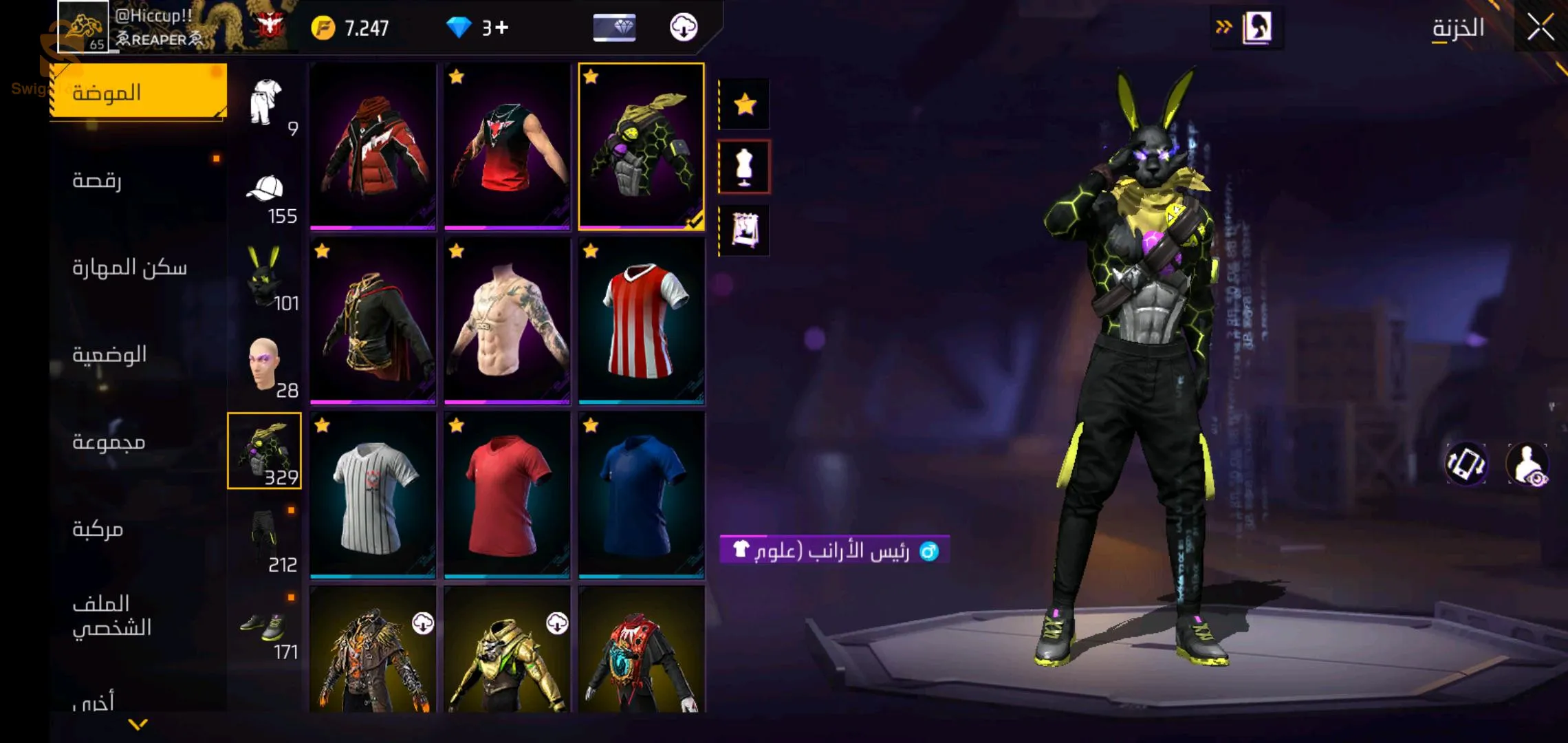Close the vault screen with the X
Image resolution: width=1568 pixels, height=743 pixels.
pos(1540,28)
